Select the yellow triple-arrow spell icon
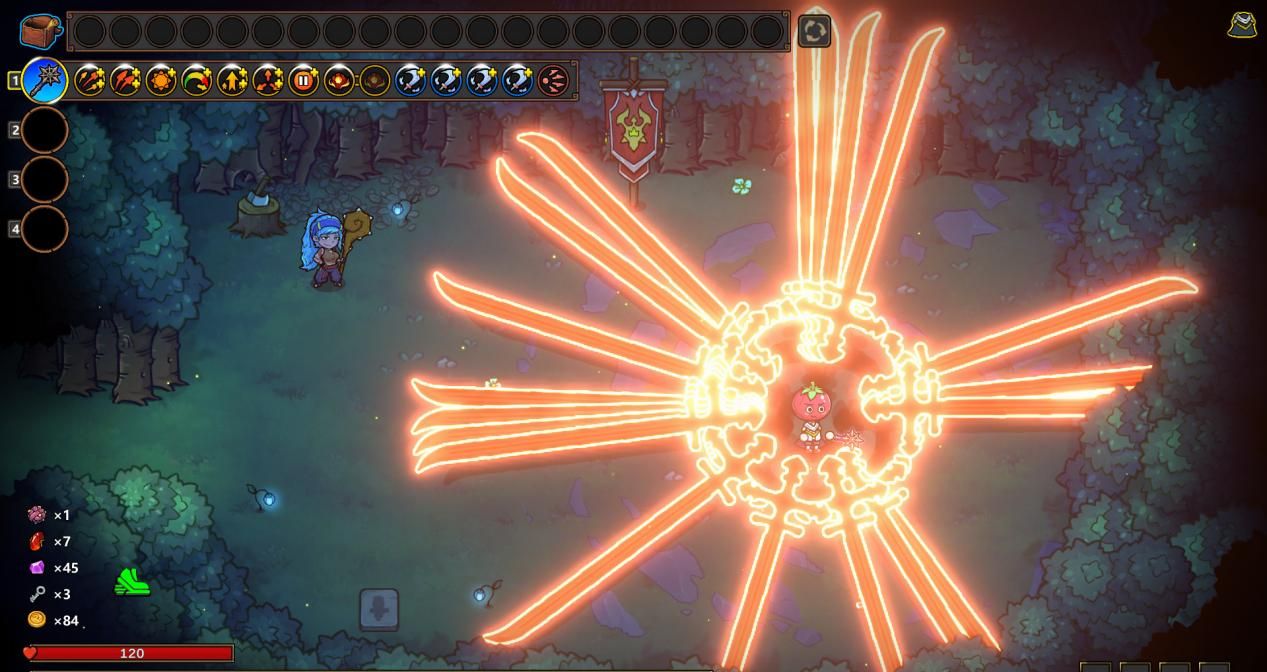Screen dimensions: 1267x672 tap(90, 80)
